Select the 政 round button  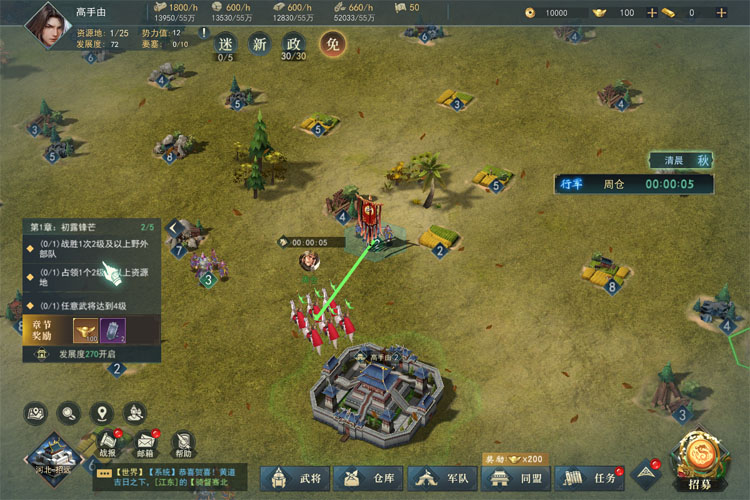tap(294, 44)
